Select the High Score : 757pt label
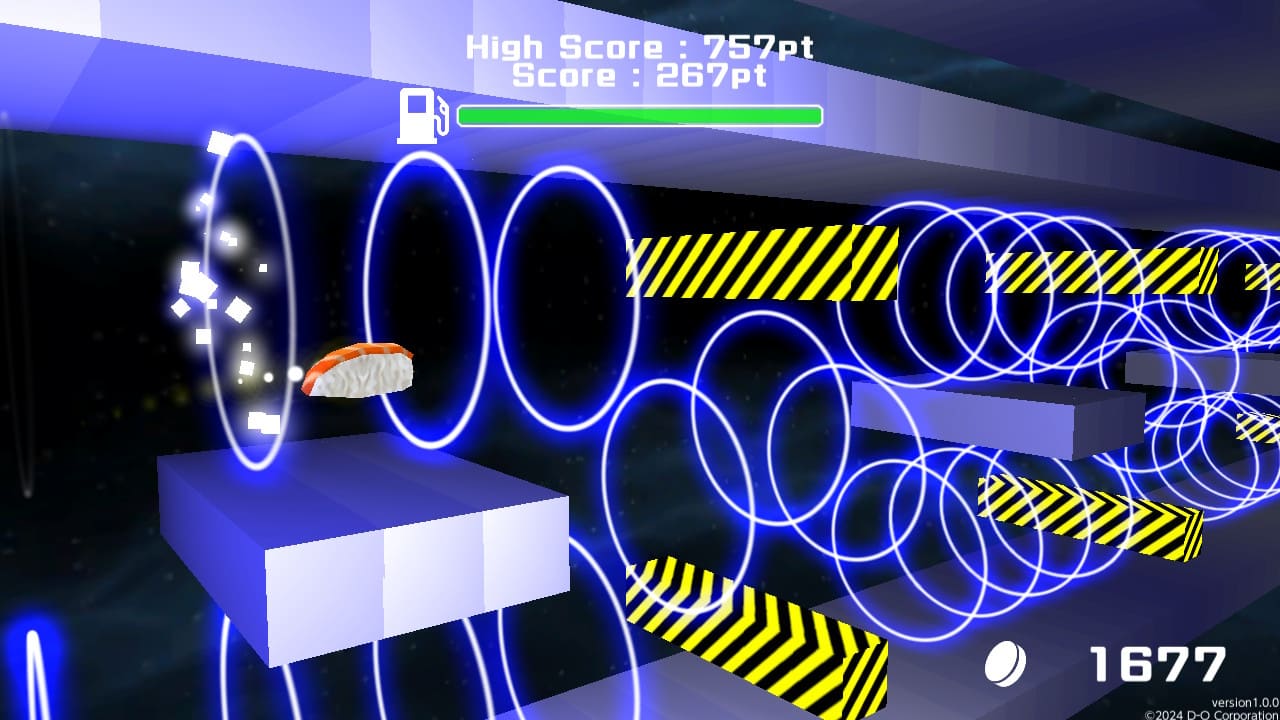 [x=640, y=45]
